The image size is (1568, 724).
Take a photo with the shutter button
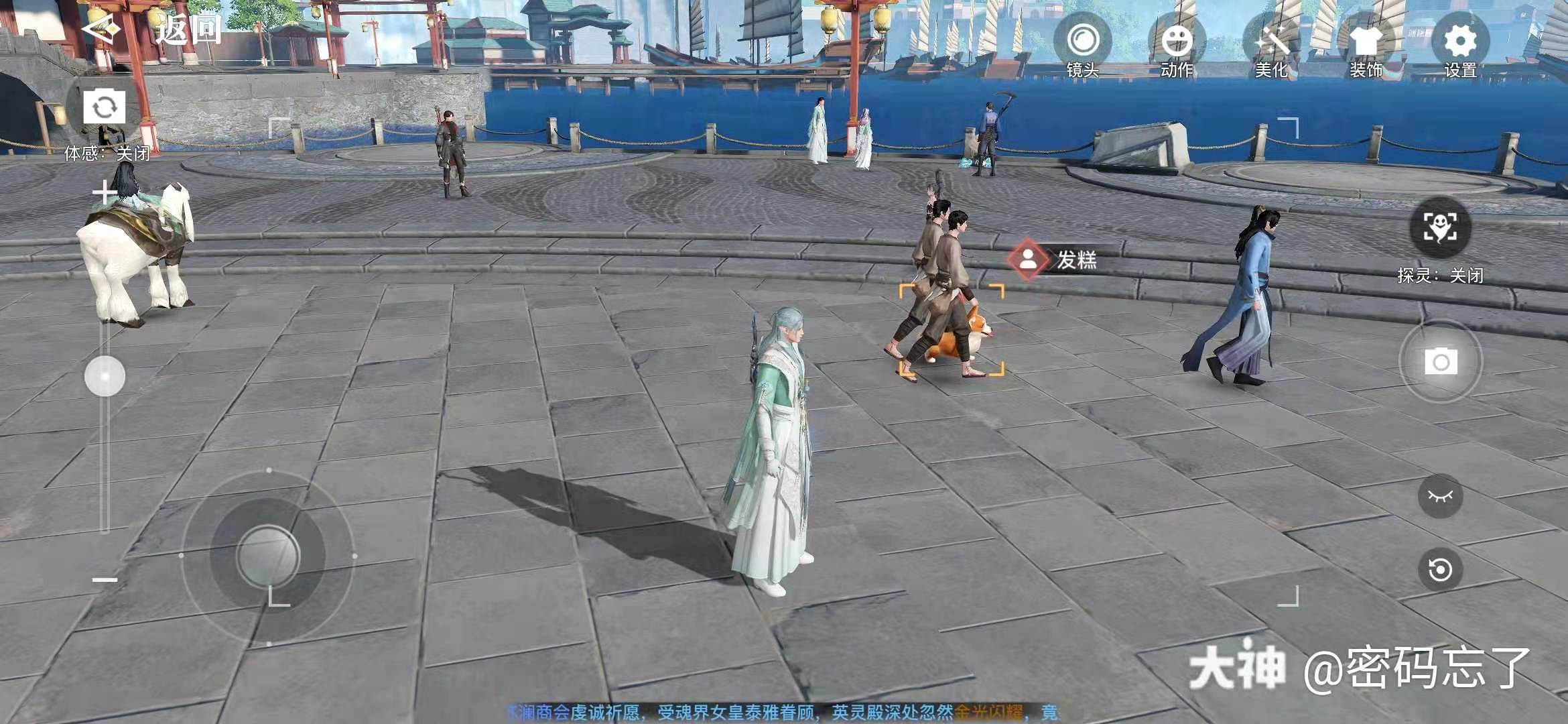tap(1441, 362)
